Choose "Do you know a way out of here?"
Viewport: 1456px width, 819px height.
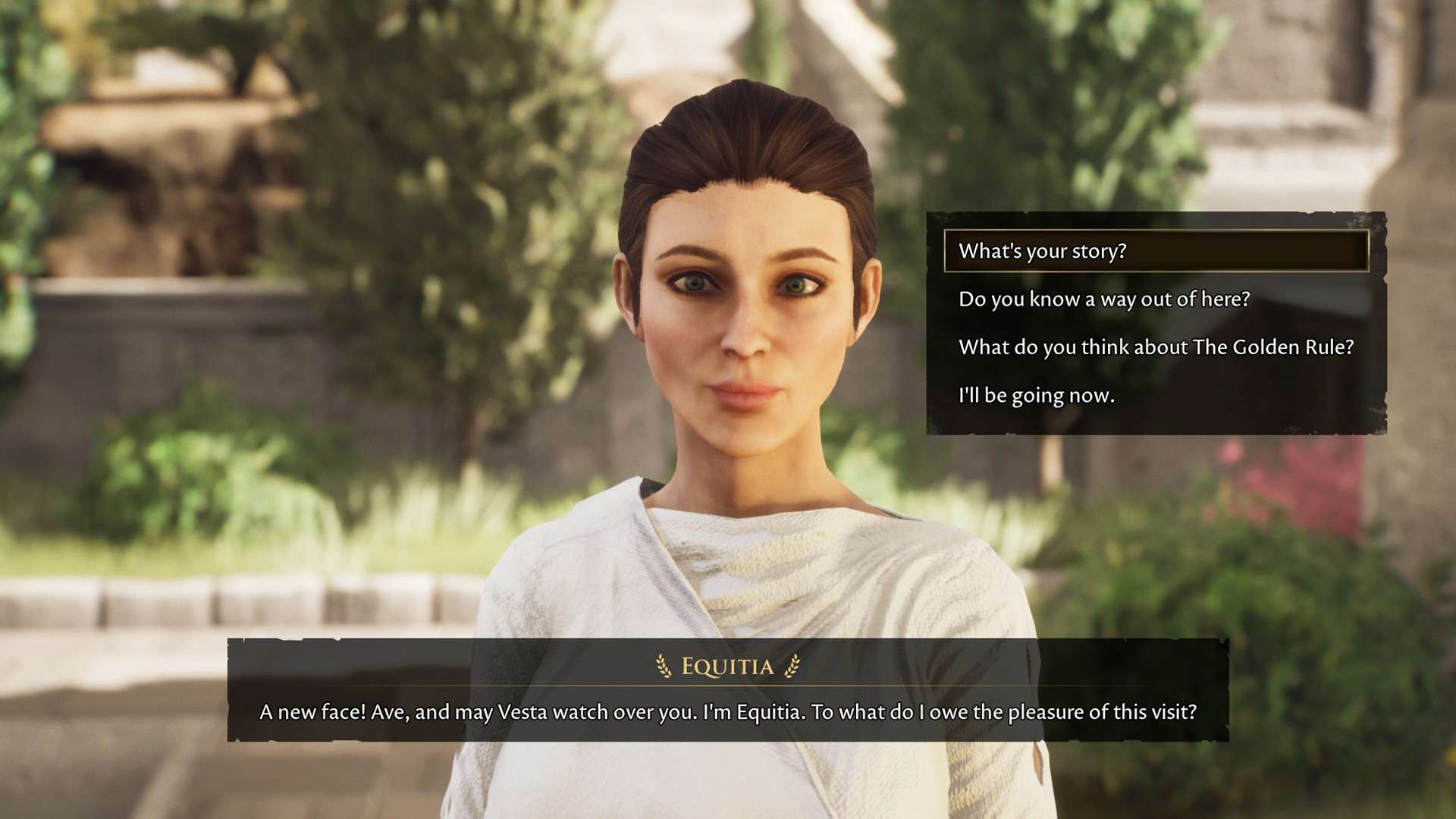pyautogui.click(x=1103, y=300)
